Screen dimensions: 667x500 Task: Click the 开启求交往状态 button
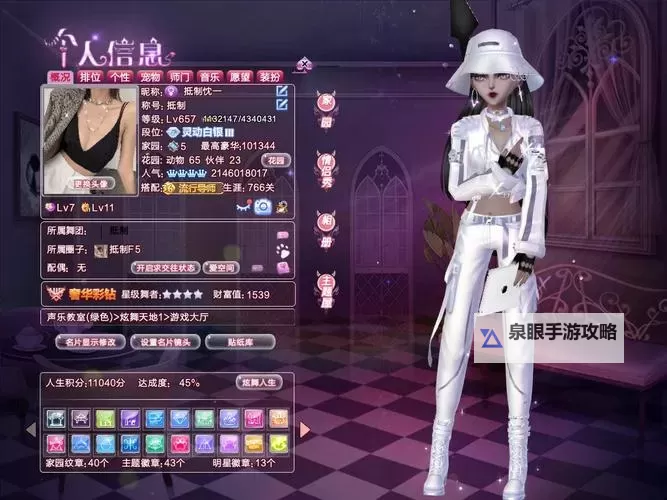(165, 268)
